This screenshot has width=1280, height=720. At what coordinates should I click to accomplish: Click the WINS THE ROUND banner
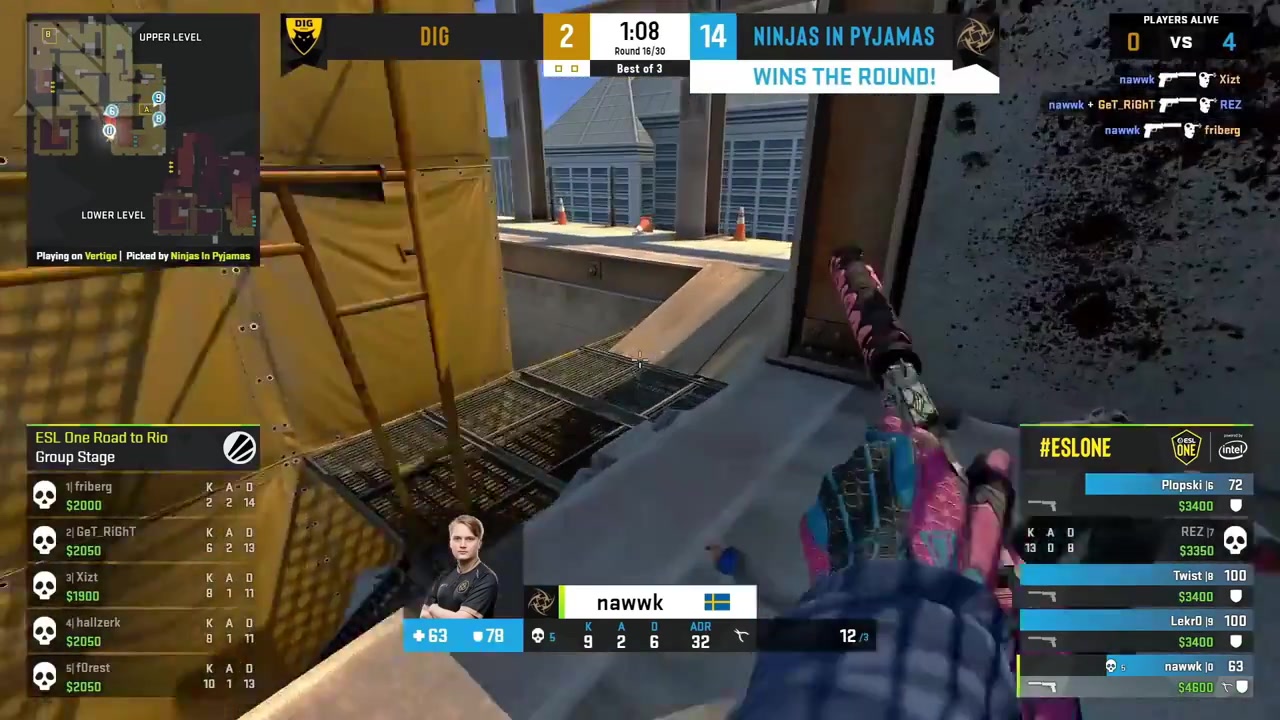point(843,76)
